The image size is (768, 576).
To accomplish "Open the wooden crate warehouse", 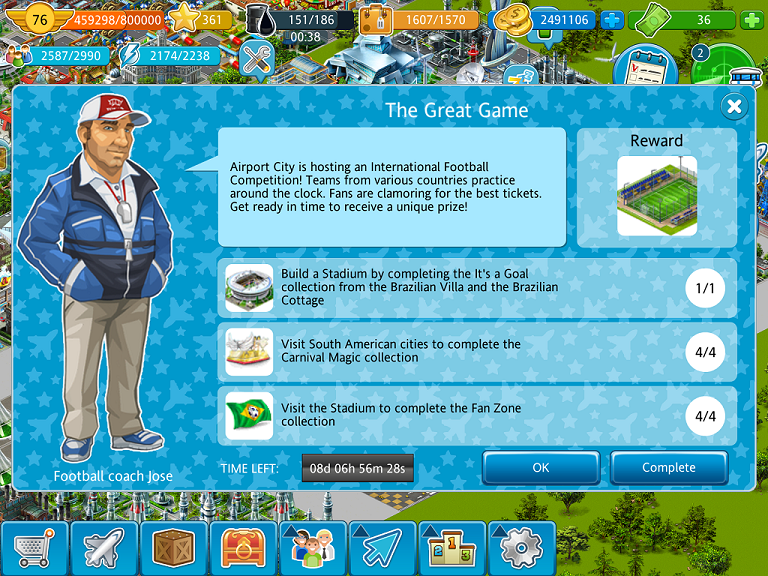I will [173, 548].
